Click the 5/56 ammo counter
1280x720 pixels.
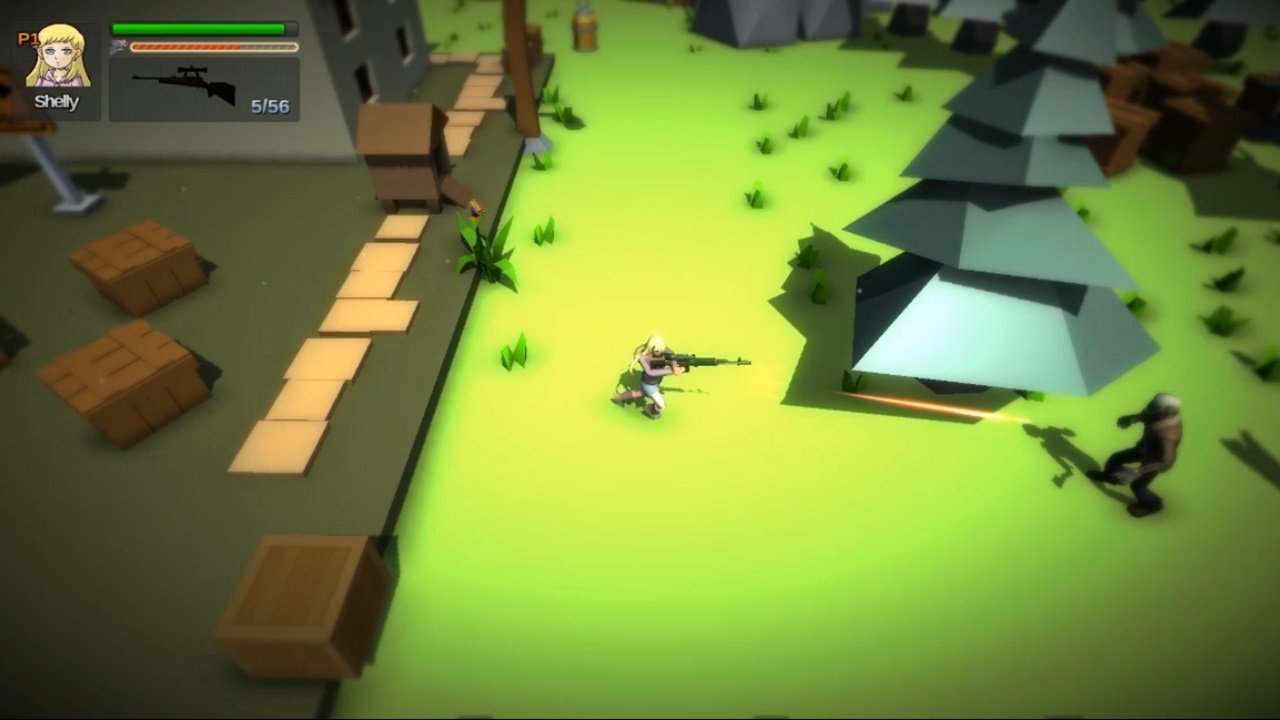pos(272,103)
